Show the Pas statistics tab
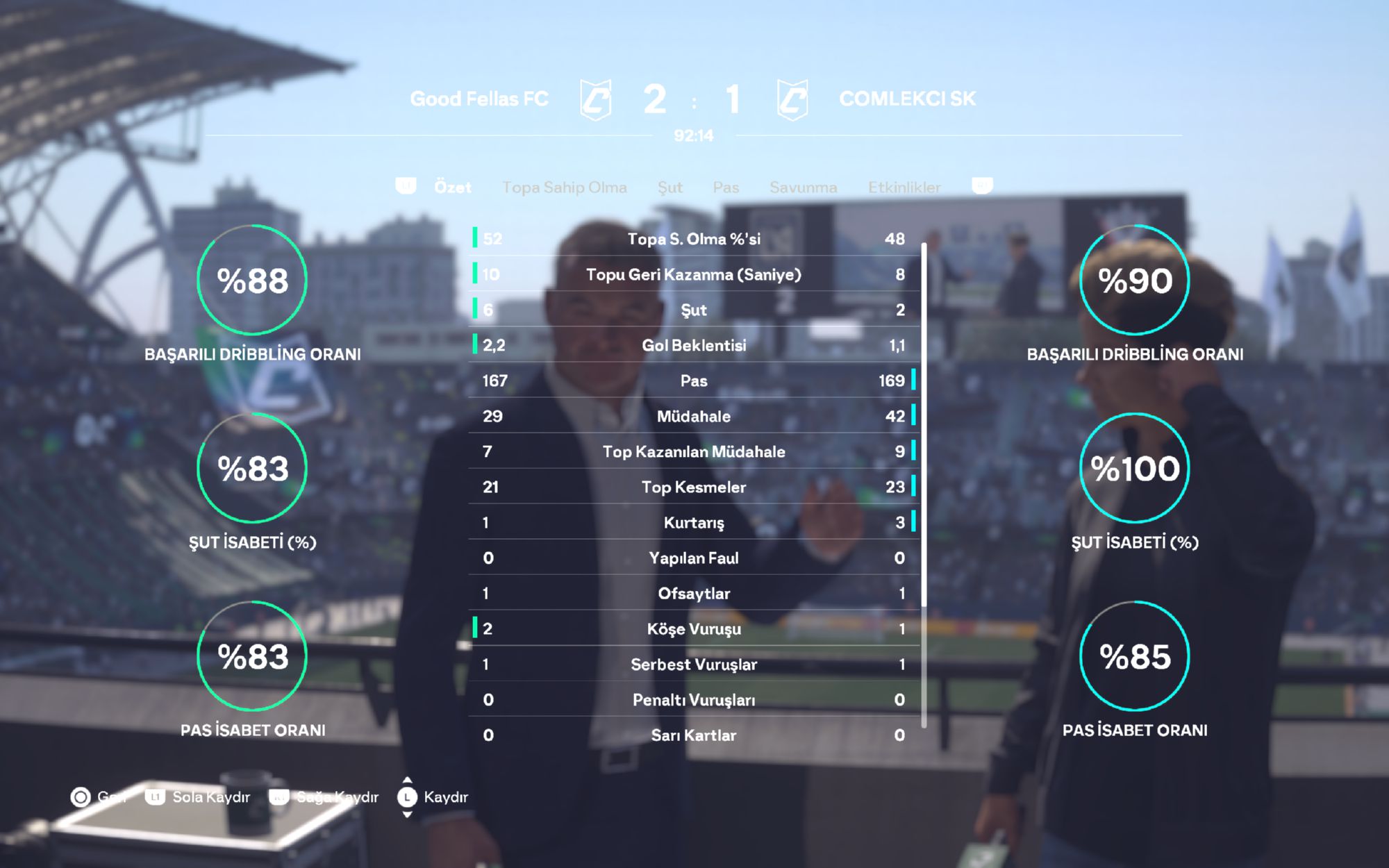The image size is (1389, 868). 725,187
